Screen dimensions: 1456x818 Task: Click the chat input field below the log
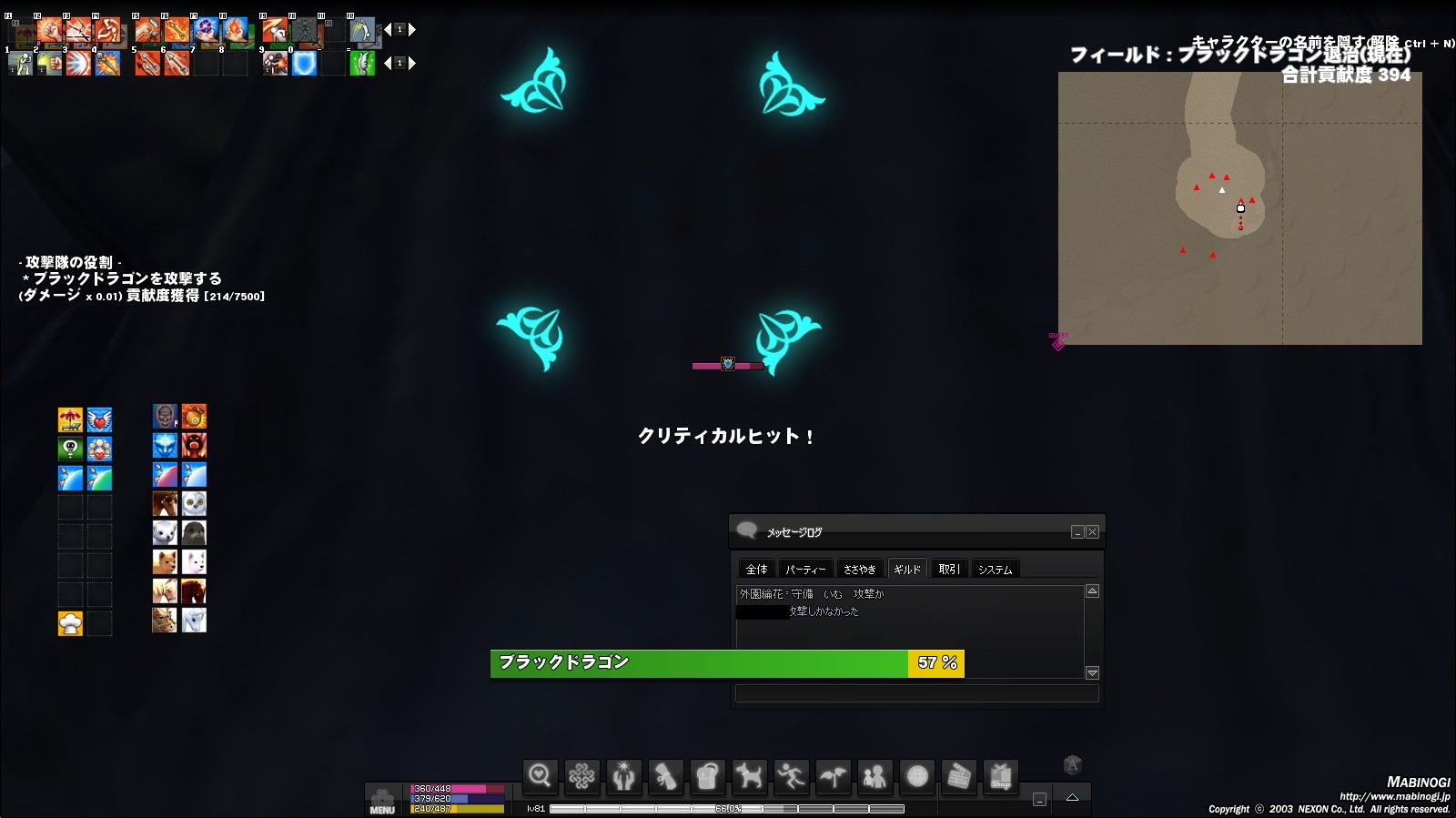pos(916,694)
